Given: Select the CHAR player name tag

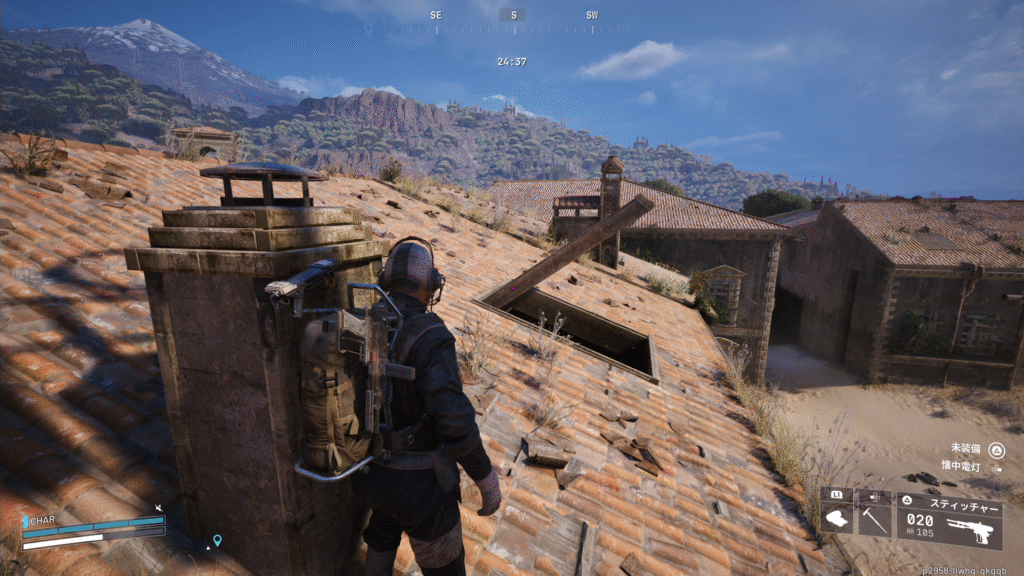Looking at the screenshot, I should 42,520.
